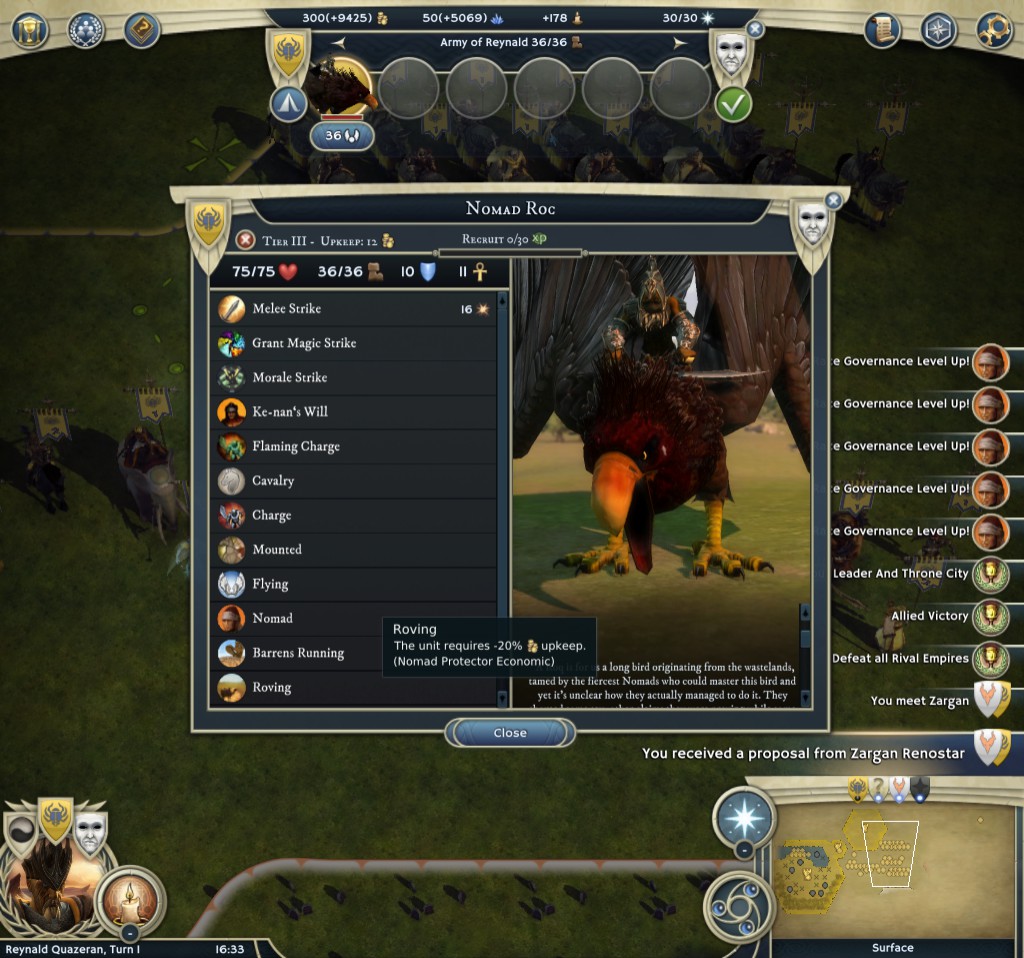Close the Nomad Roc unit panel
This screenshot has height=958, width=1024.
(509, 733)
